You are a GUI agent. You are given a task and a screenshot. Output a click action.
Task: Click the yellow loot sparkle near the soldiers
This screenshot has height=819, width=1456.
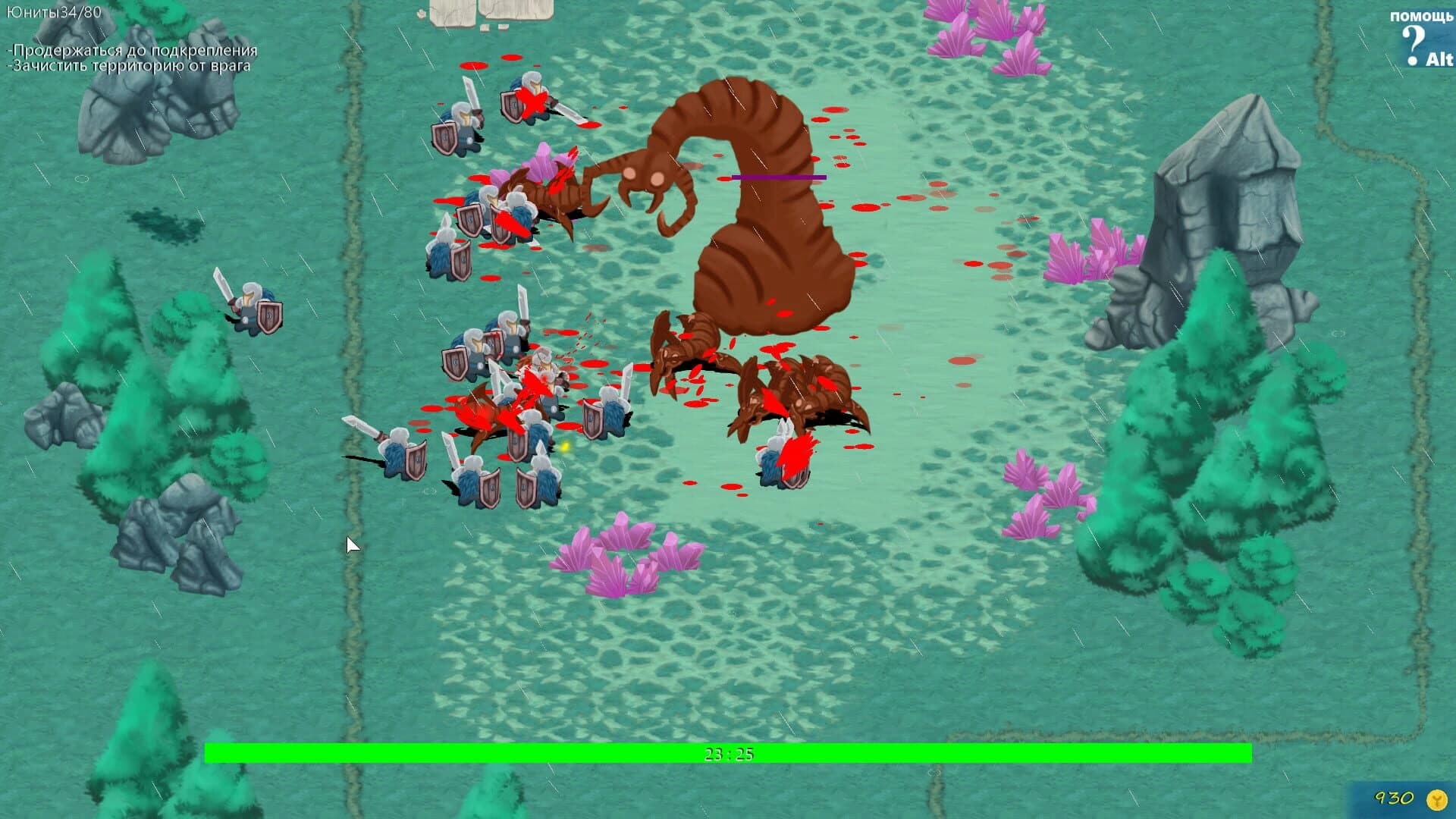[x=564, y=447]
